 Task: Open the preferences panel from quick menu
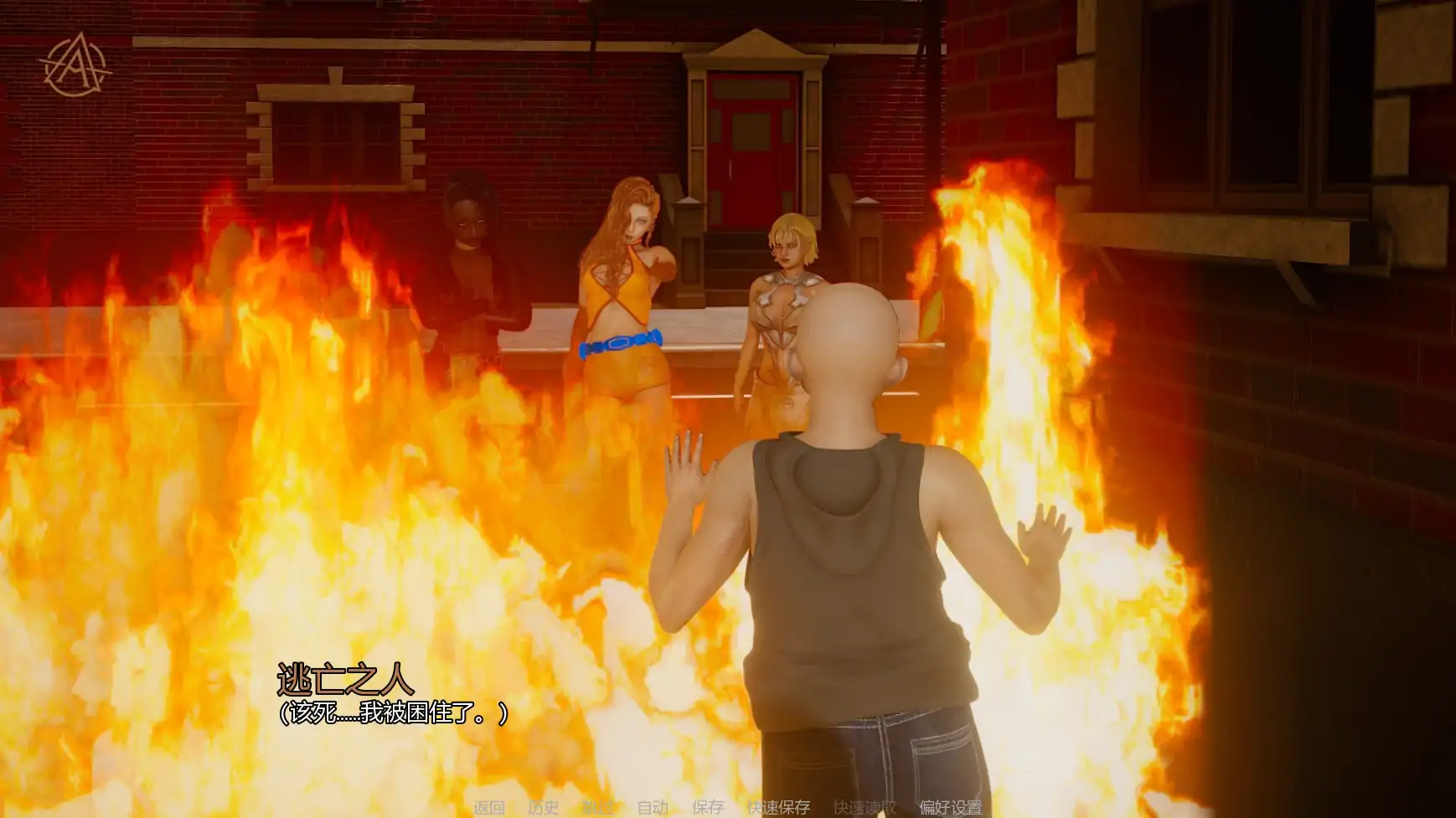[951, 807]
